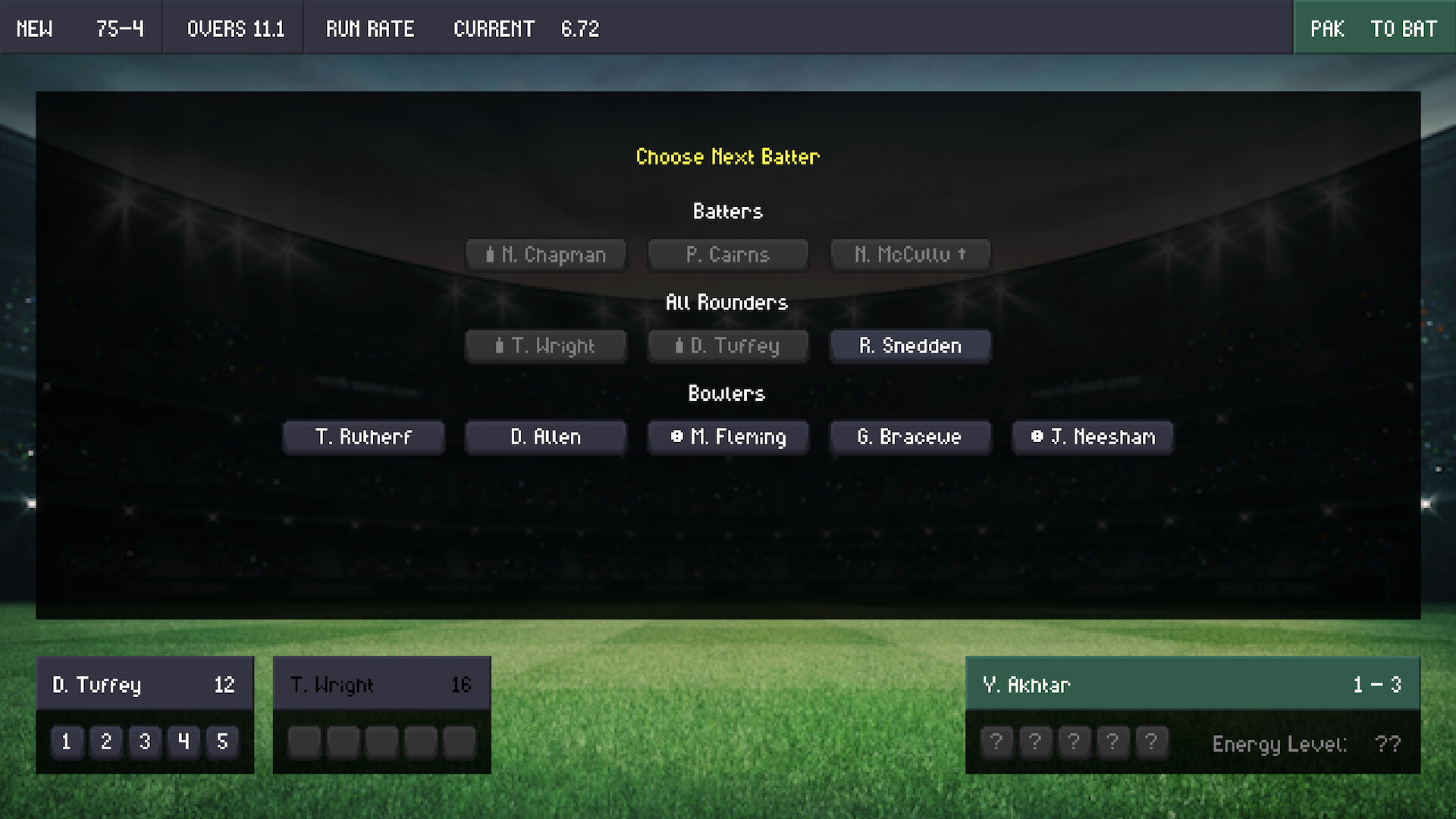Click the wicketkeeper symbol next to N. McCullu

point(962,255)
